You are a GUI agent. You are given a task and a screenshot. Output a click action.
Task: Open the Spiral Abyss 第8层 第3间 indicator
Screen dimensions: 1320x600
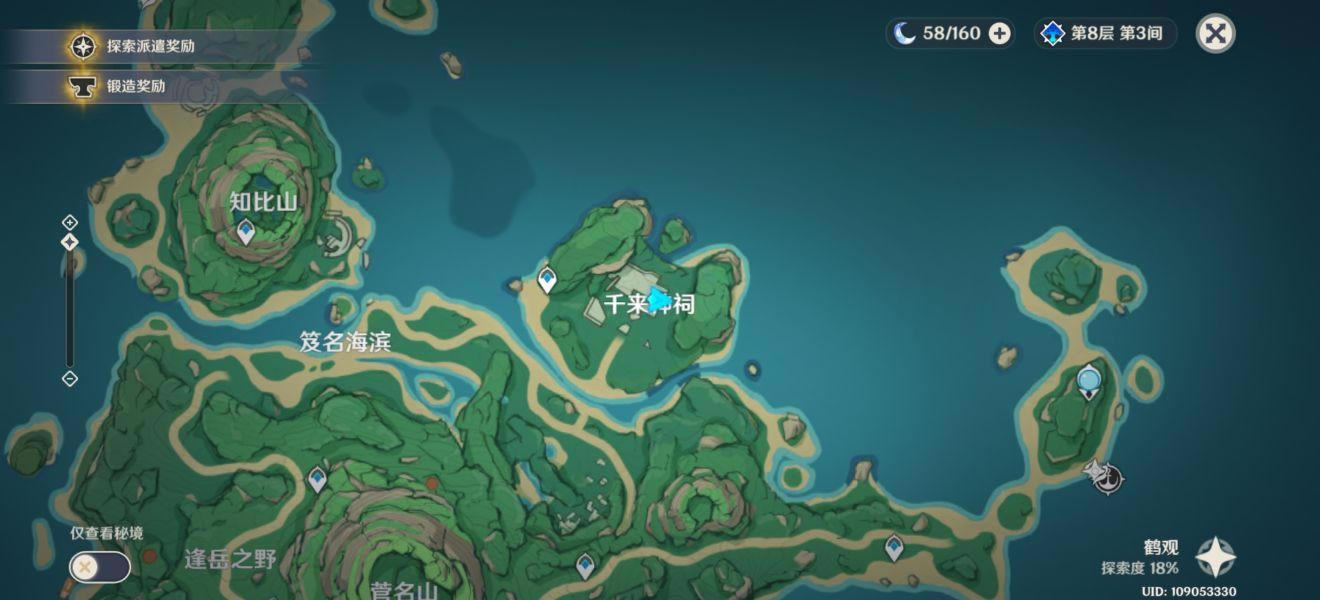[1104, 33]
